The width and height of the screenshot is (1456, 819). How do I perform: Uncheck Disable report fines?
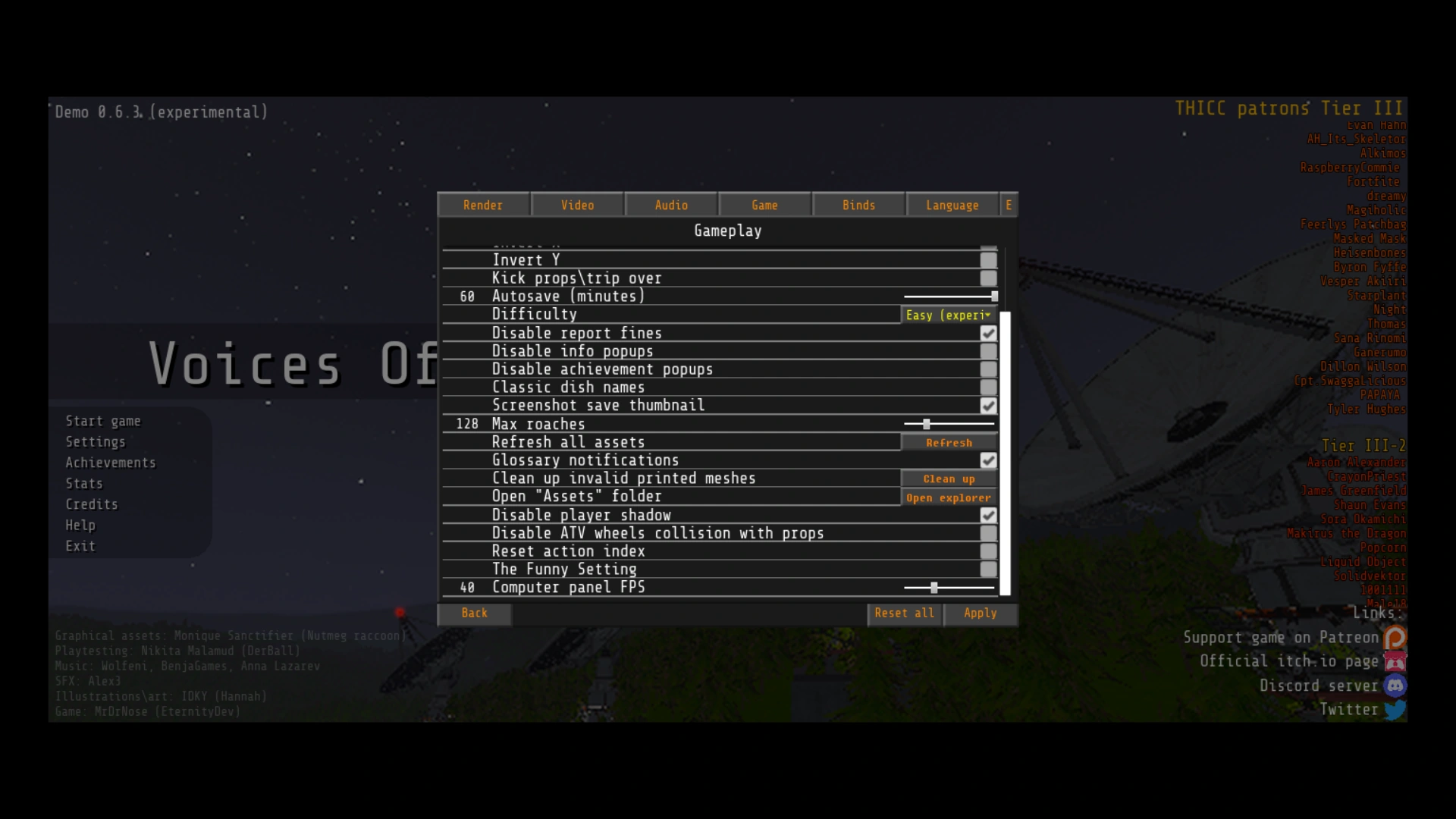(x=987, y=333)
